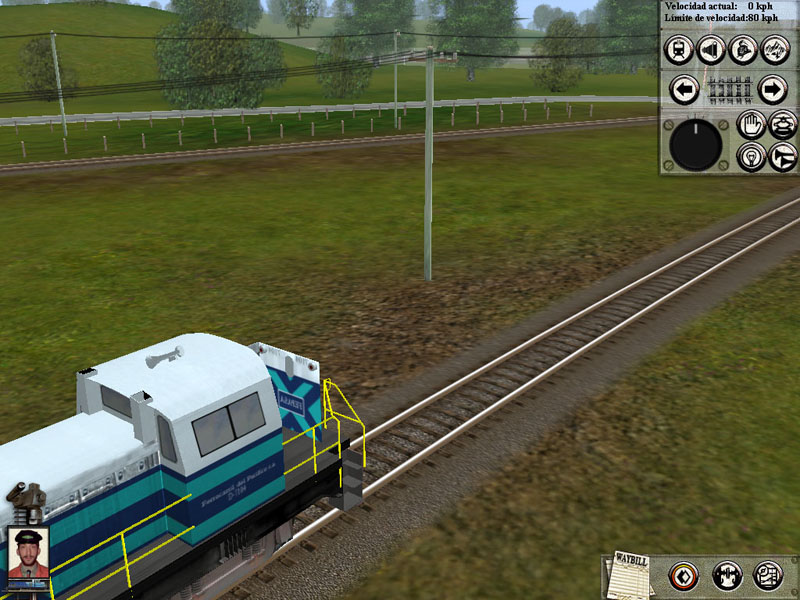
Task: Click the right arrow direction button
Action: click(x=772, y=90)
